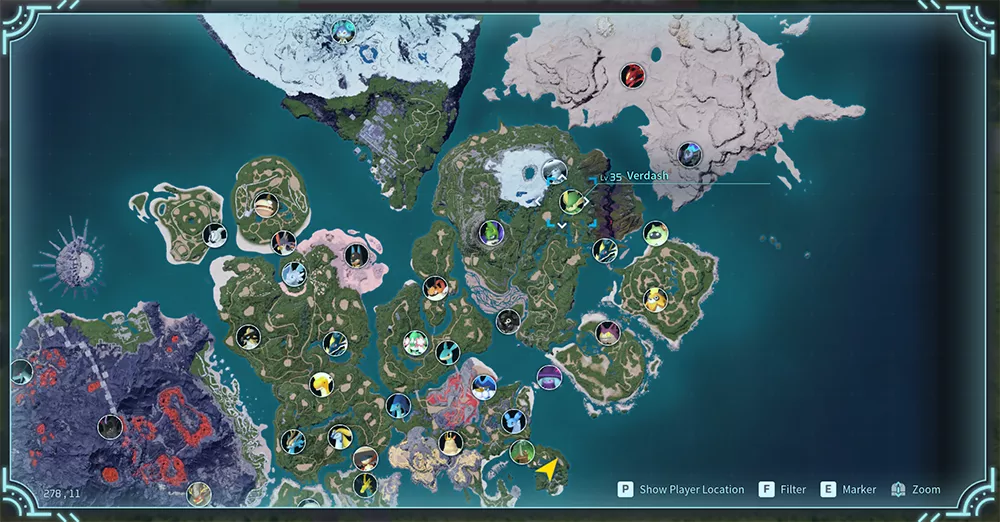Click the purple cat marker on the small southeast island

tap(608, 333)
